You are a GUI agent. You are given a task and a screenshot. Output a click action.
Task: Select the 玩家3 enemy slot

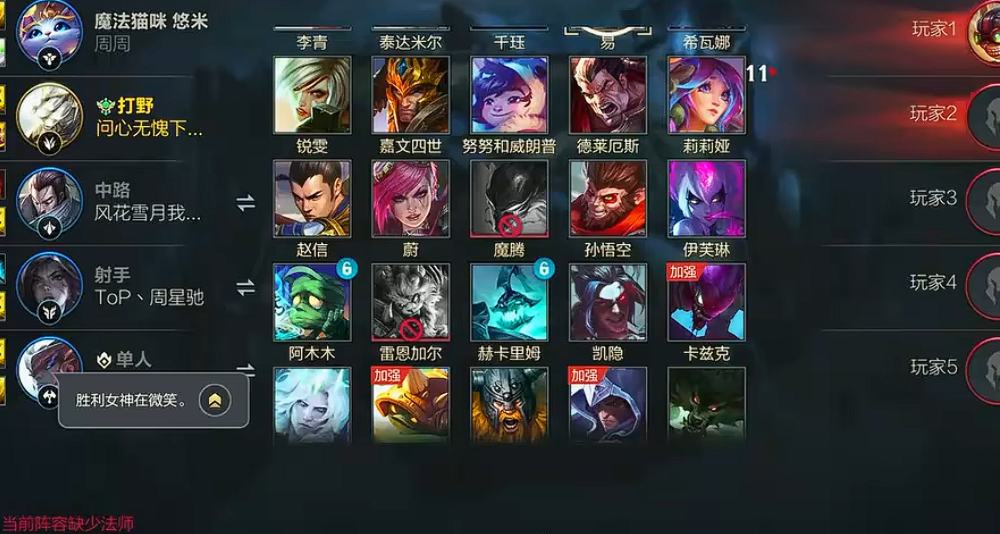pyautogui.click(x=933, y=198)
